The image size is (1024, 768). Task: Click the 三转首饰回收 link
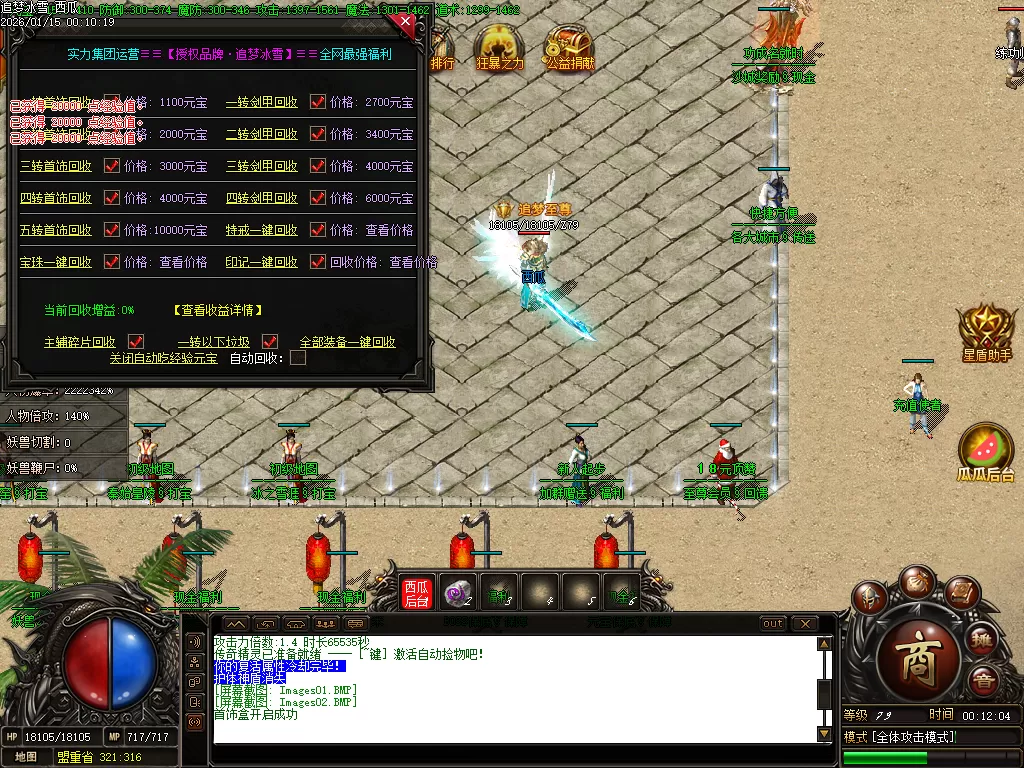pyautogui.click(x=56, y=166)
